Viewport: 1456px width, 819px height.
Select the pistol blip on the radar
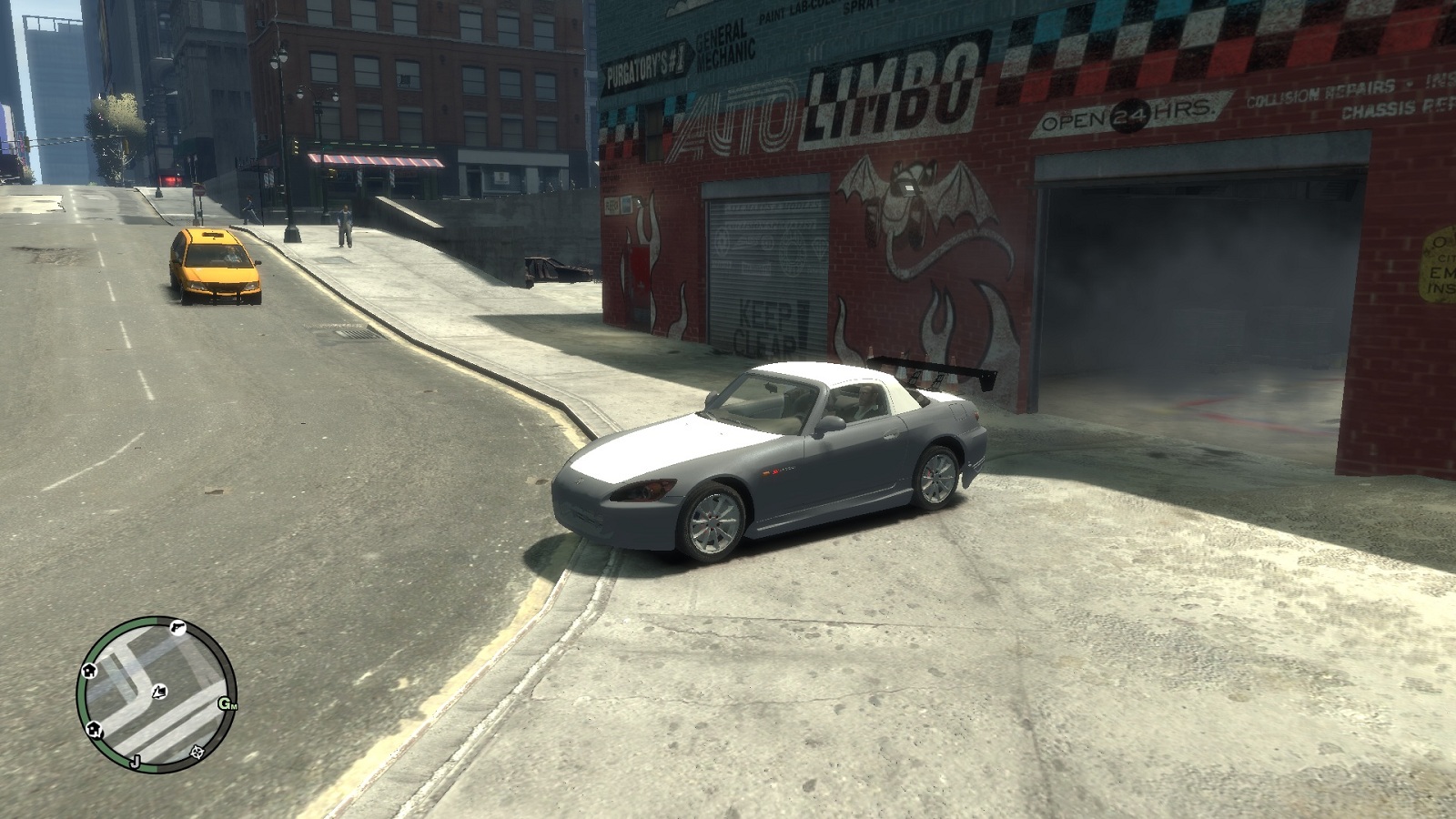(x=177, y=629)
